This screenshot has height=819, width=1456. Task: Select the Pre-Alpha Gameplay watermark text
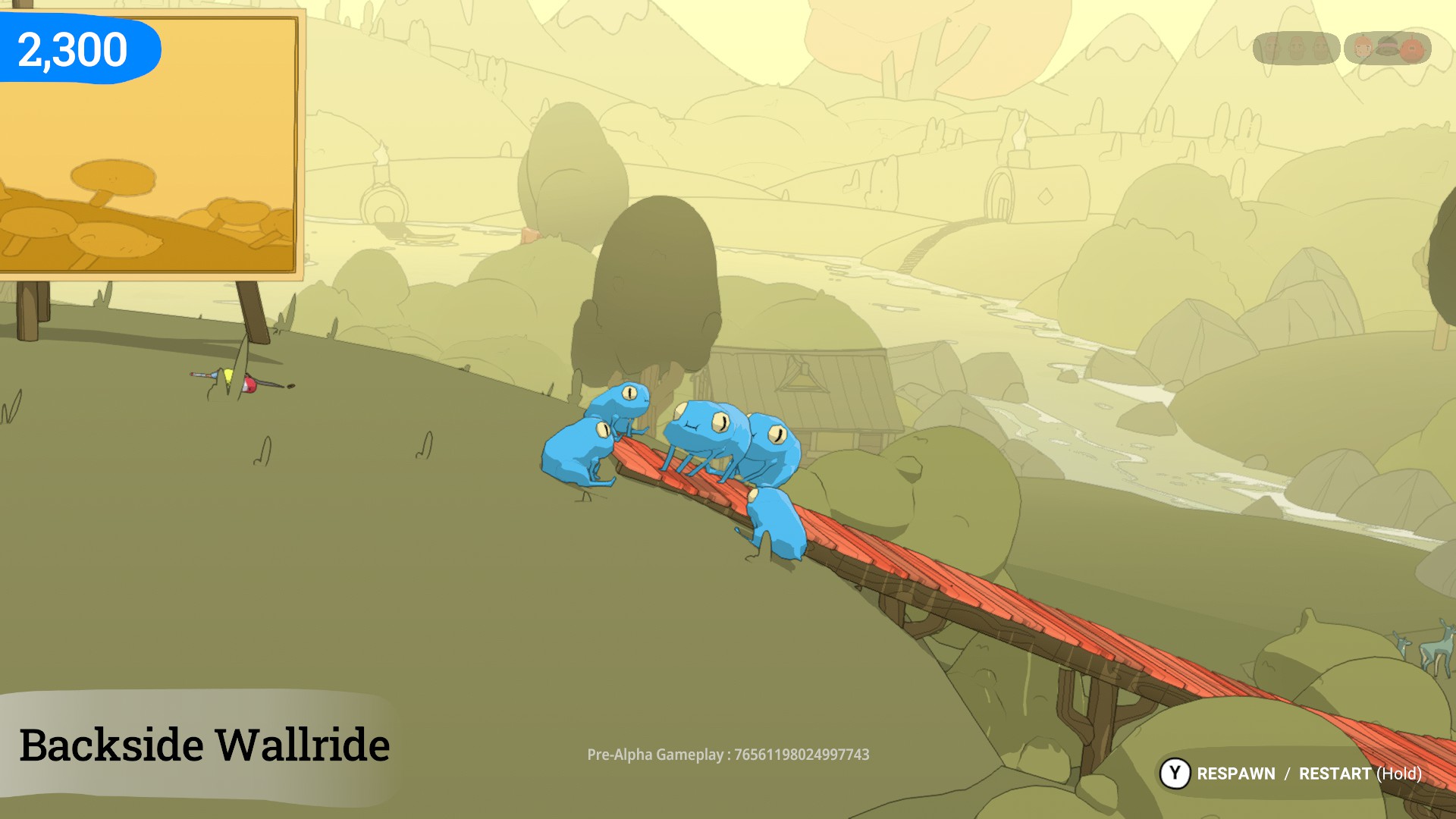[729, 755]
